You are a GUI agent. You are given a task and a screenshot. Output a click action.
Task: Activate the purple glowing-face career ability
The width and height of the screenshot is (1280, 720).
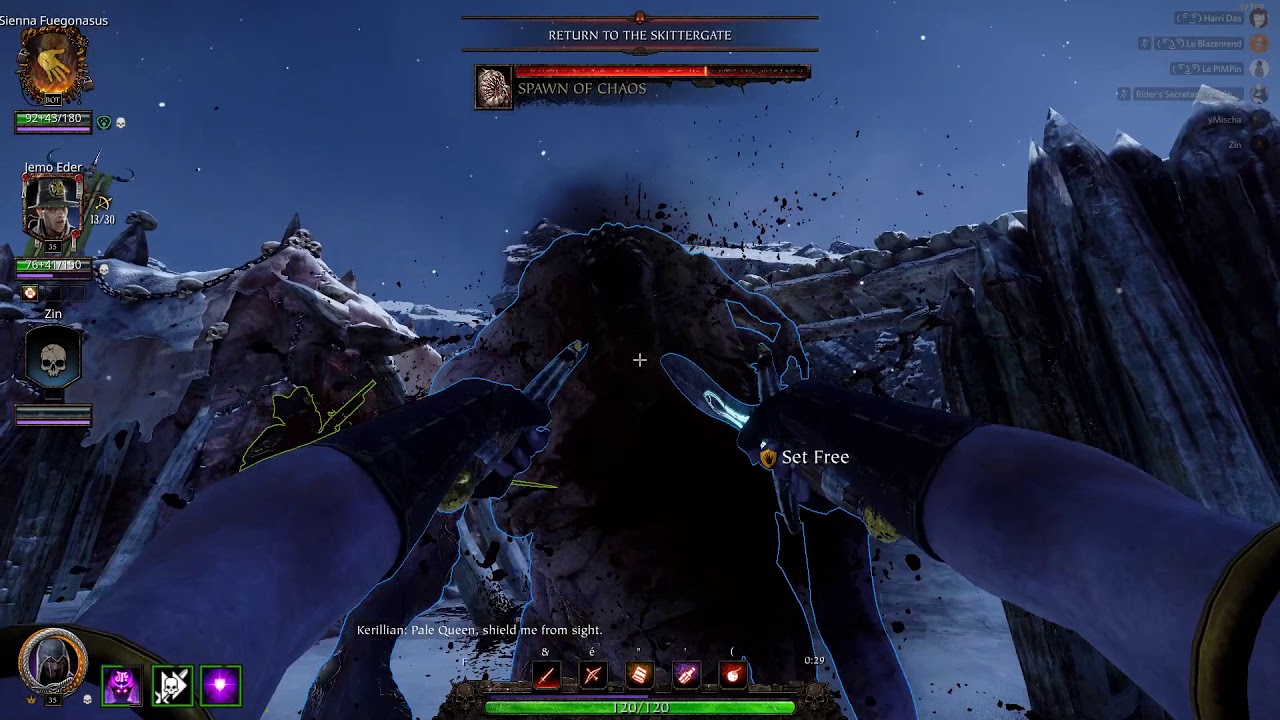122,686
